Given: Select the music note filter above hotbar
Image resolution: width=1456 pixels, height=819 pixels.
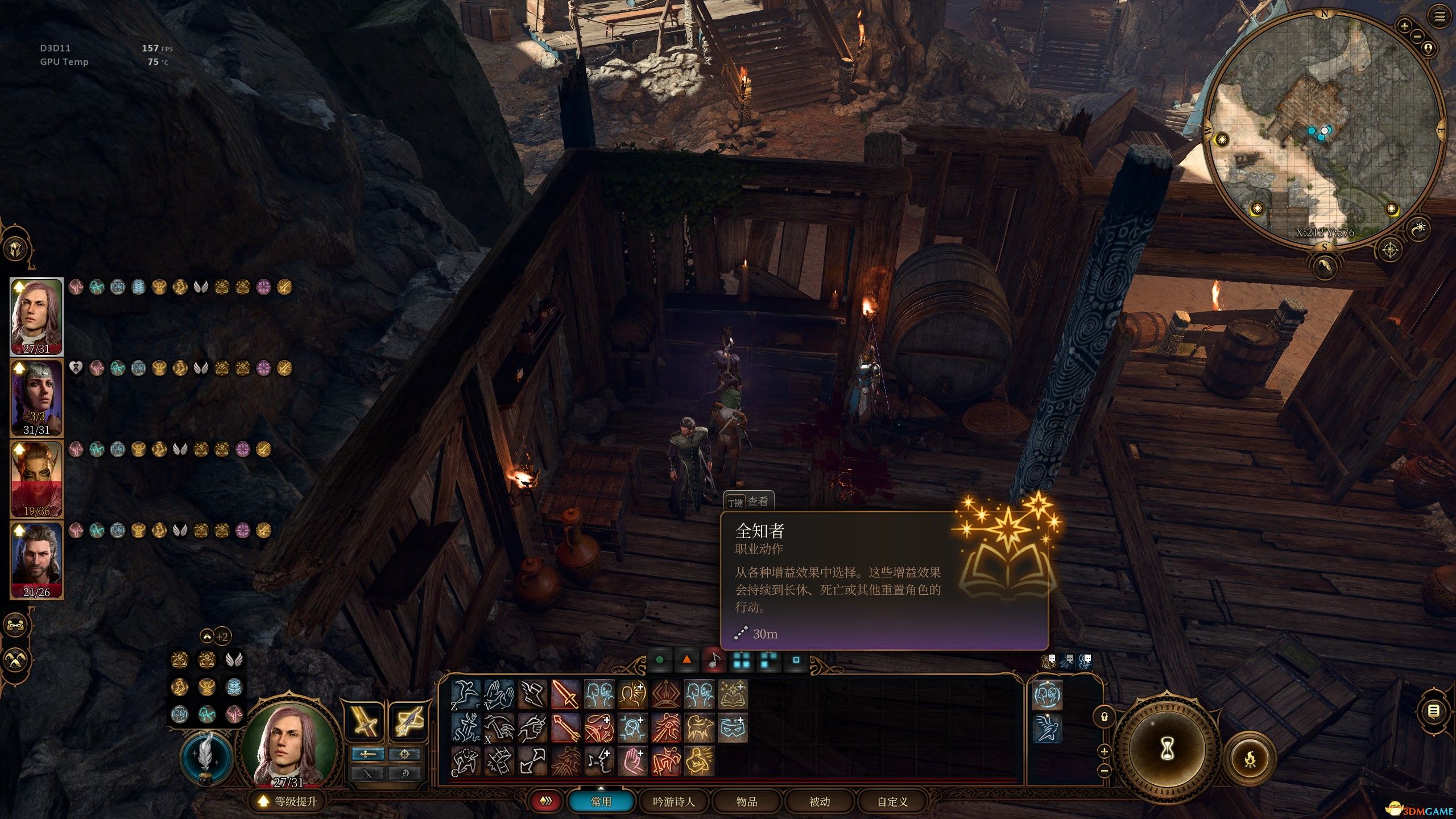Looking at the screenshot, I should click(714, 660).
